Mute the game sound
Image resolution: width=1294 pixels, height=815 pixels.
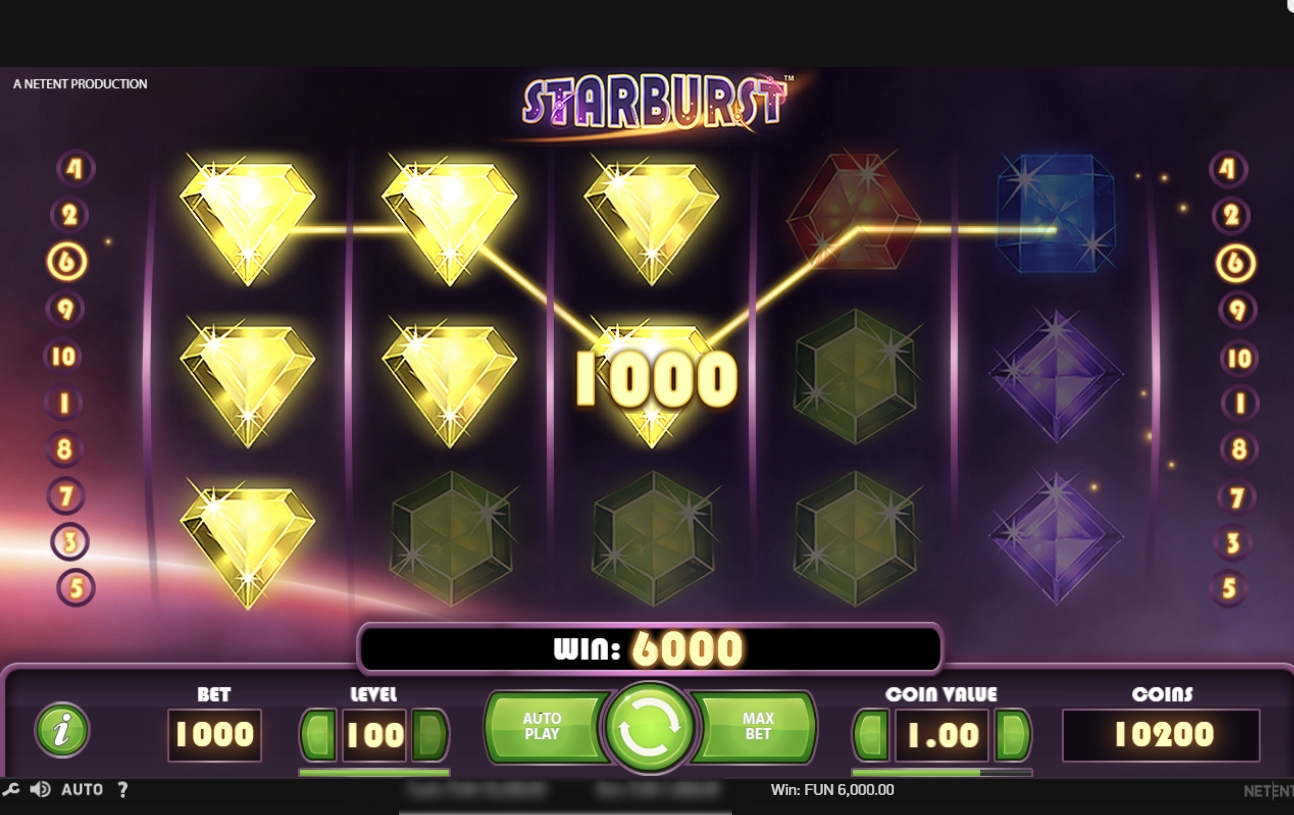pyautogui.click(x=40, y=789)
